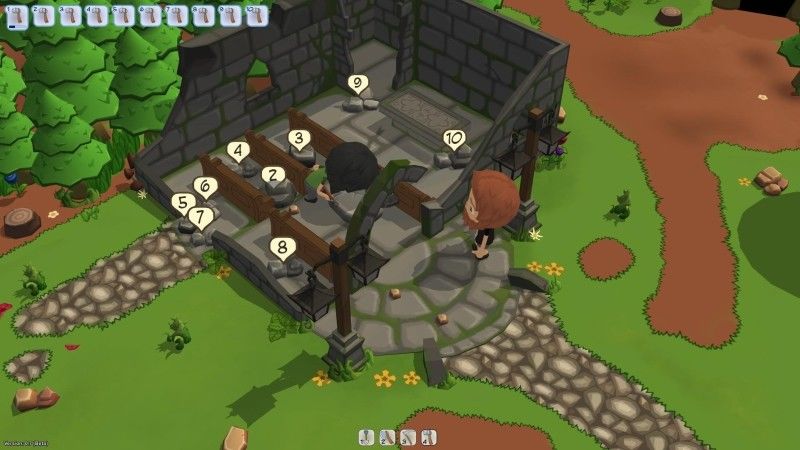Choose bottom tool slot numbered 3
800x450 pixels.
tap(409, 437)
